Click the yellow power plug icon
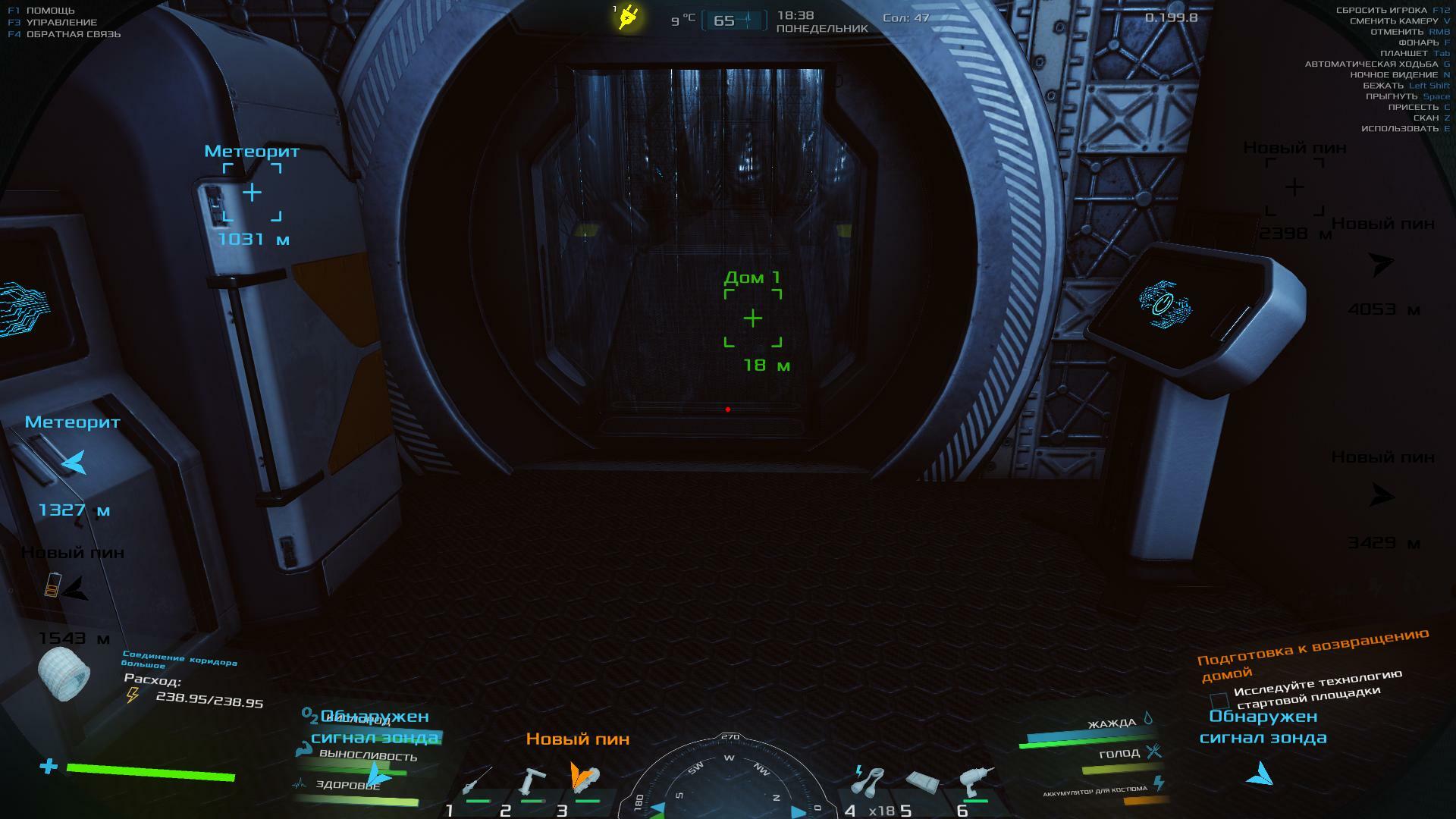1456x819 pixels. 628,17
